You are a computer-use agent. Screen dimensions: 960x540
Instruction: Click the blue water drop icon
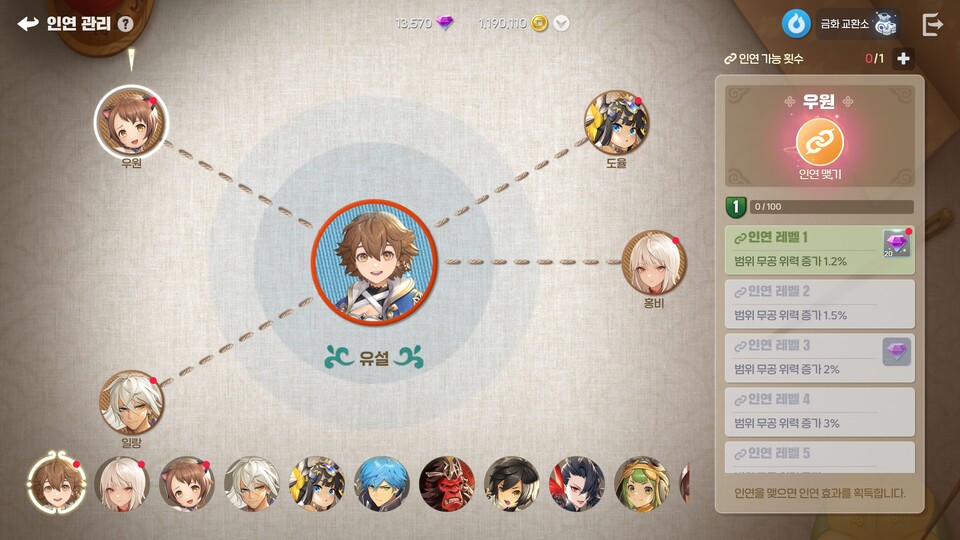(796, 24)
